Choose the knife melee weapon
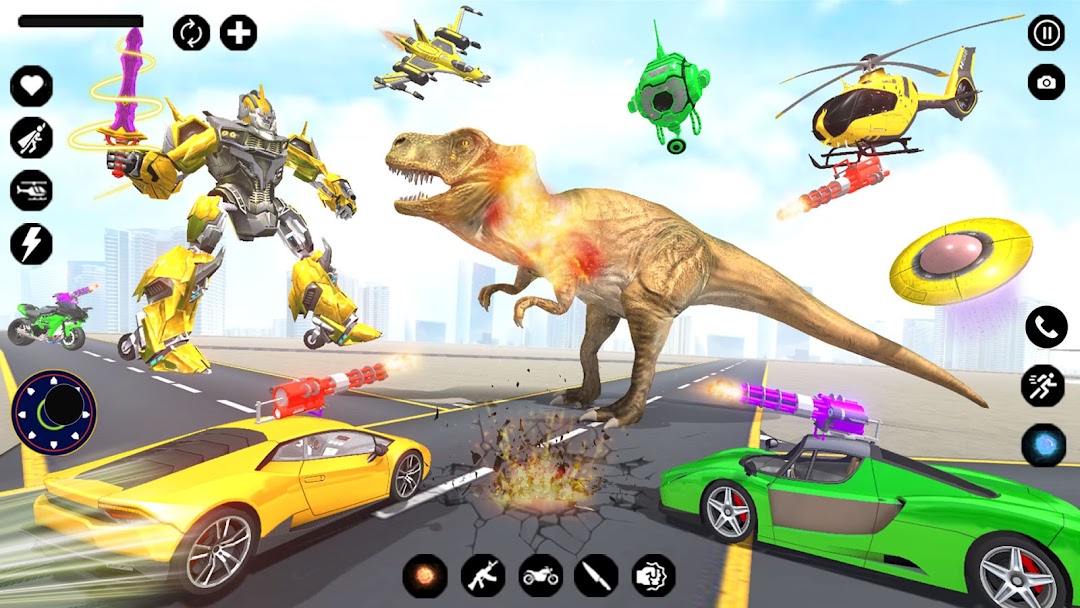This screenshot has width=1080, height=608. [596, 576]
